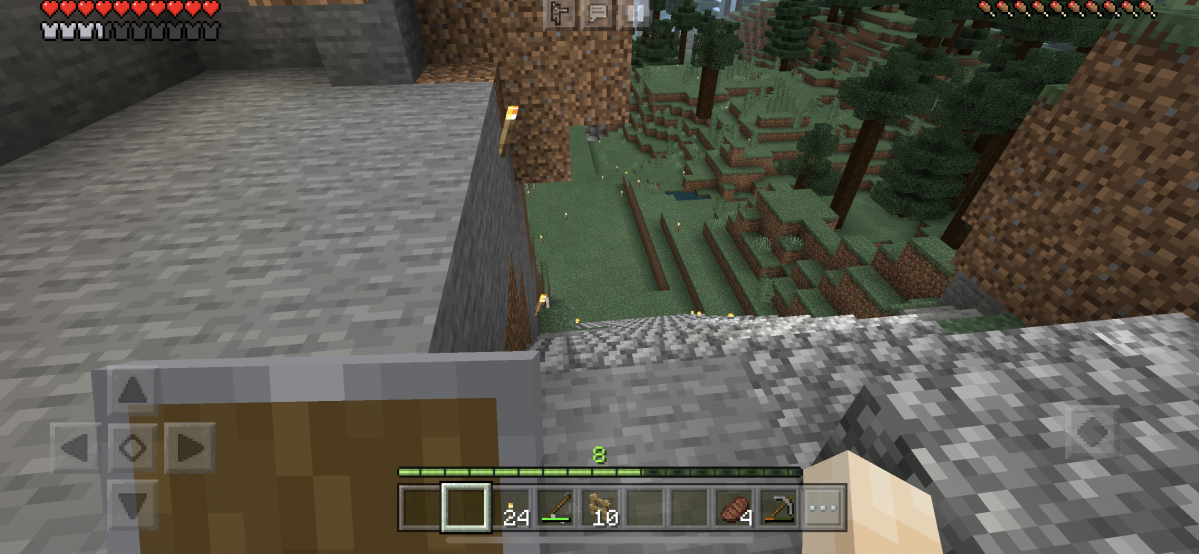Open inventory with the three-dots button

coord(823,509)
